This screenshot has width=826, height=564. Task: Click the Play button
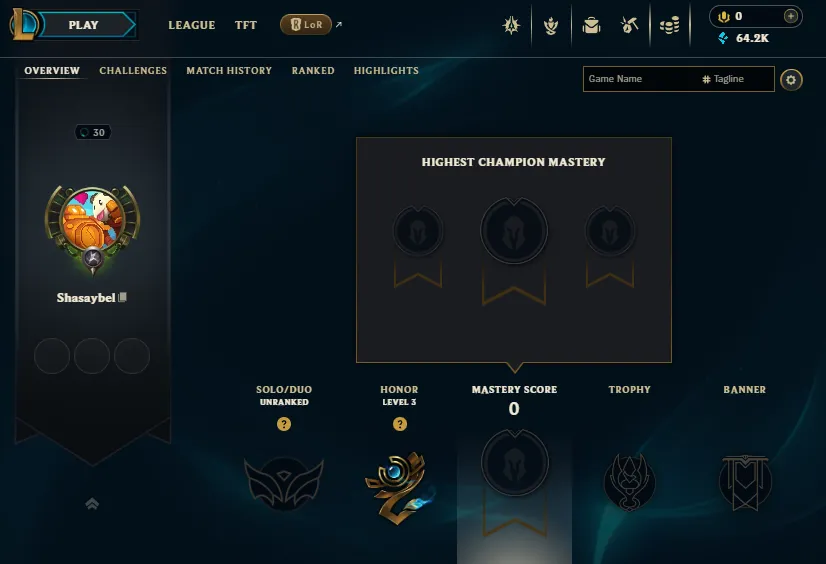pos(86,25)
